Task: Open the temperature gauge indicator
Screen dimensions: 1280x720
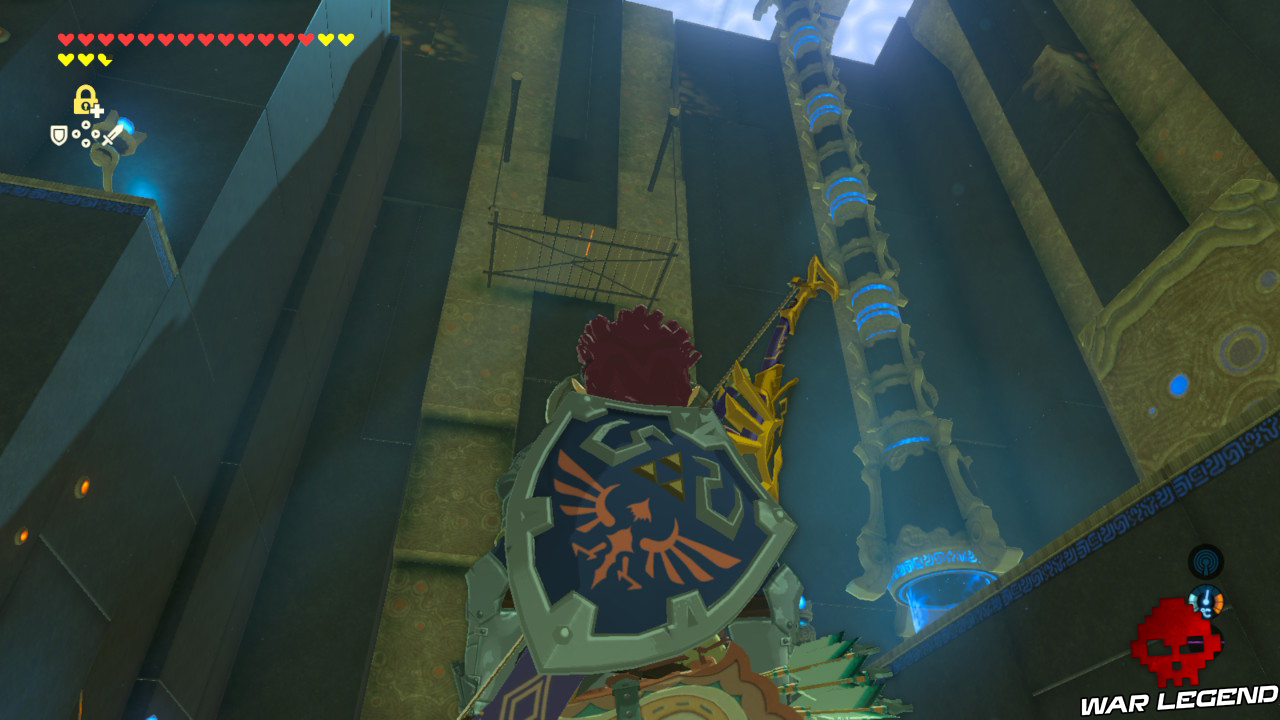Action: 1205,601
